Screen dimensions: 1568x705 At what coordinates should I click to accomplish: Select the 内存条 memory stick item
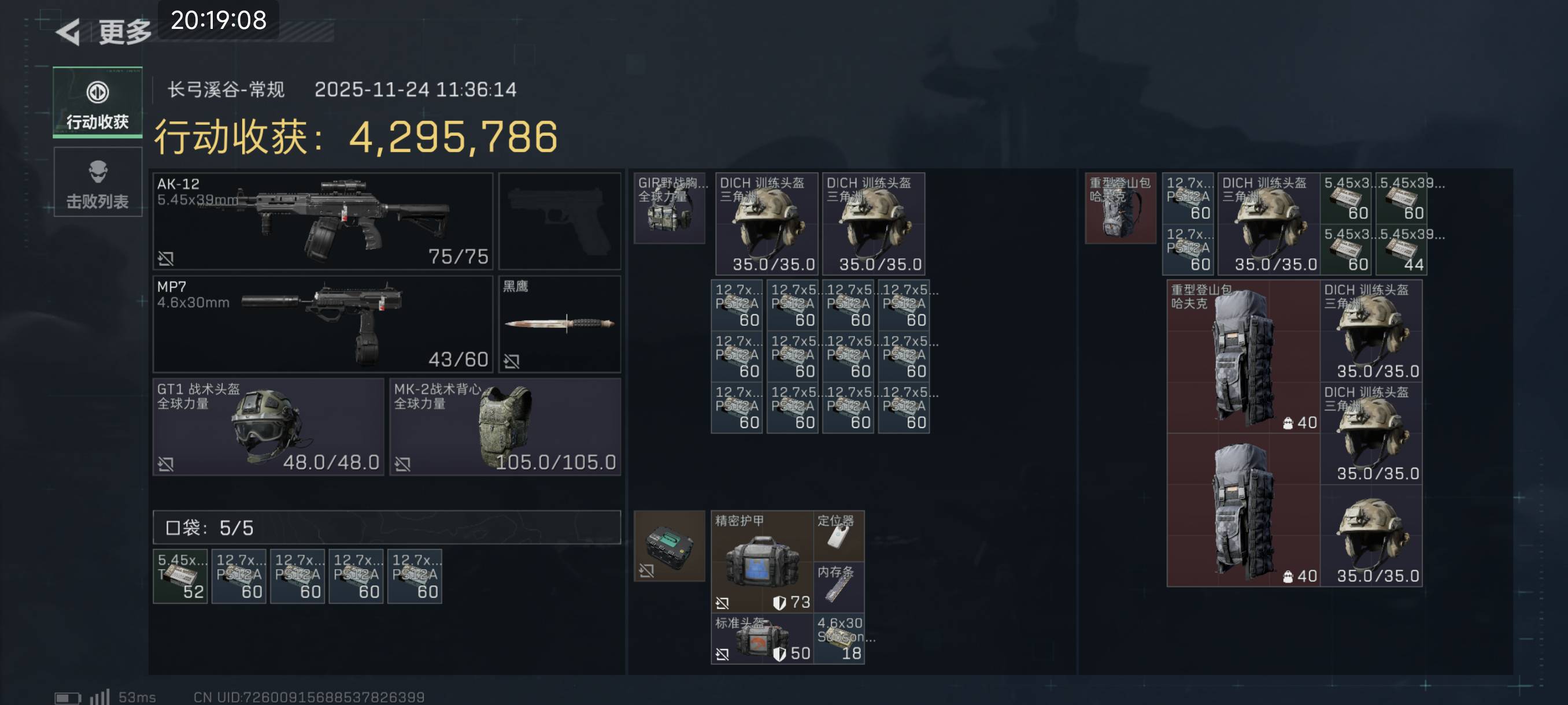(x=839, y=587)
